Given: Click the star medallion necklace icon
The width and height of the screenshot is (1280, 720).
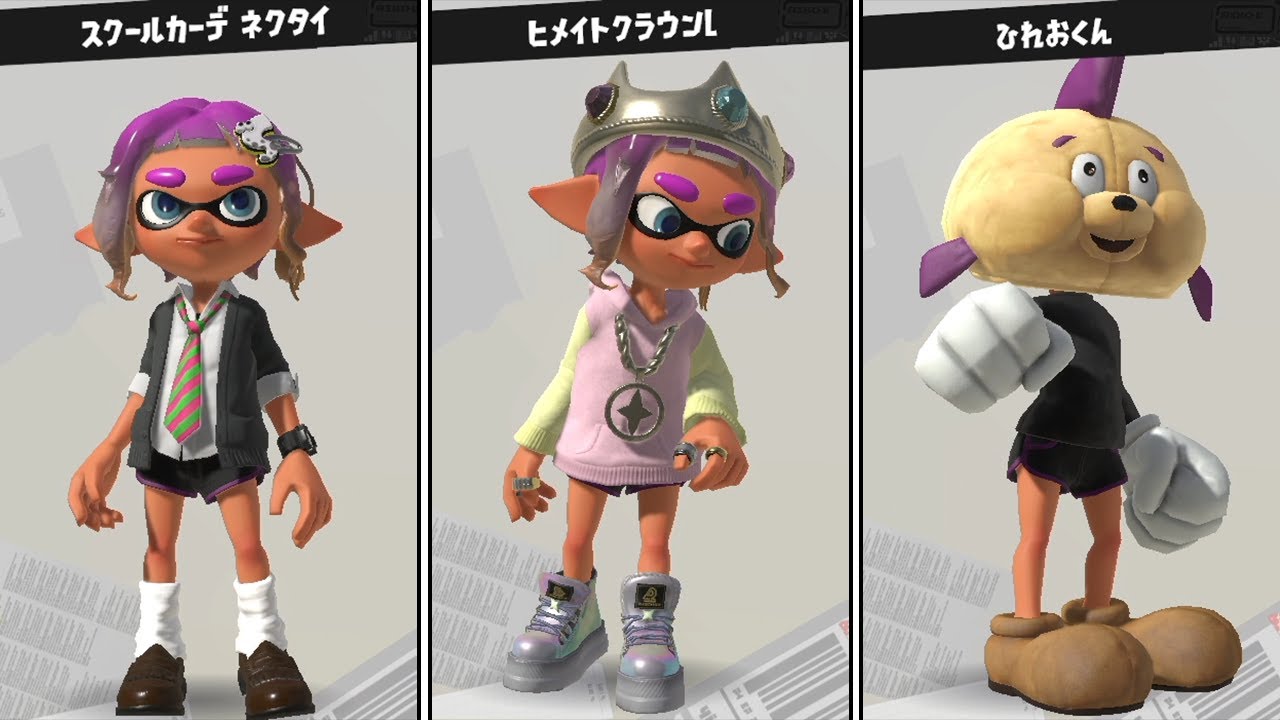Looking at the screenshot, I should pos(637,410).
